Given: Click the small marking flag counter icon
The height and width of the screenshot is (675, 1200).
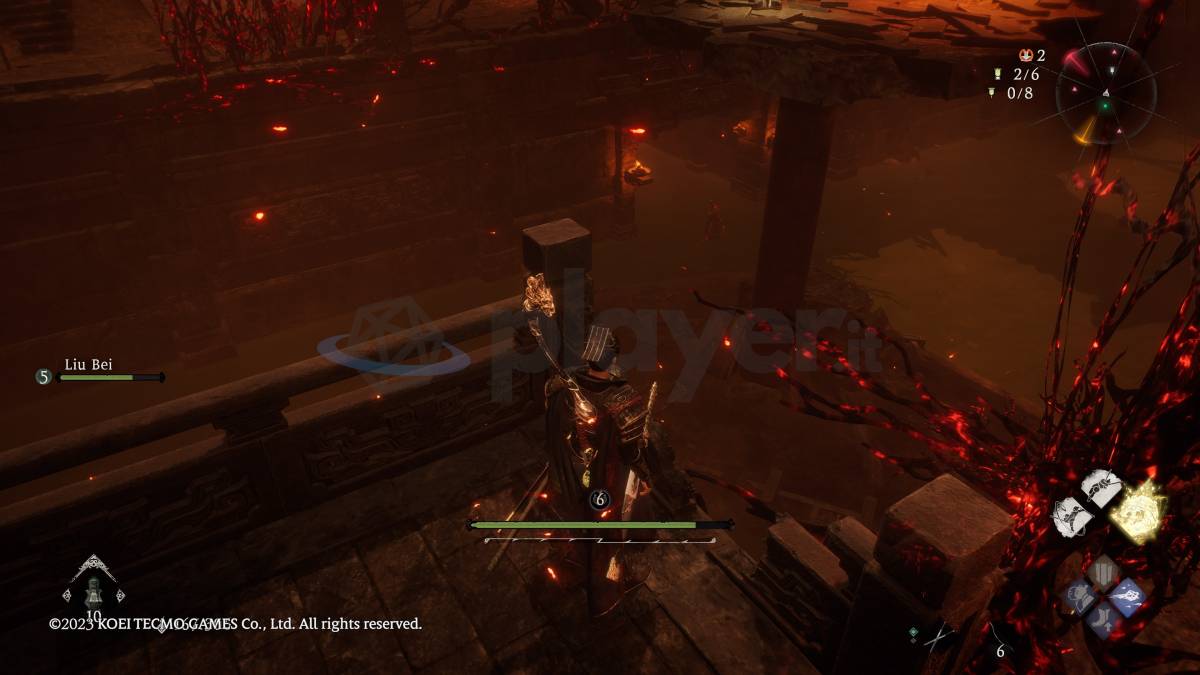Looking at the screenshot, I should pyautogui.click(x=992, y=93).
